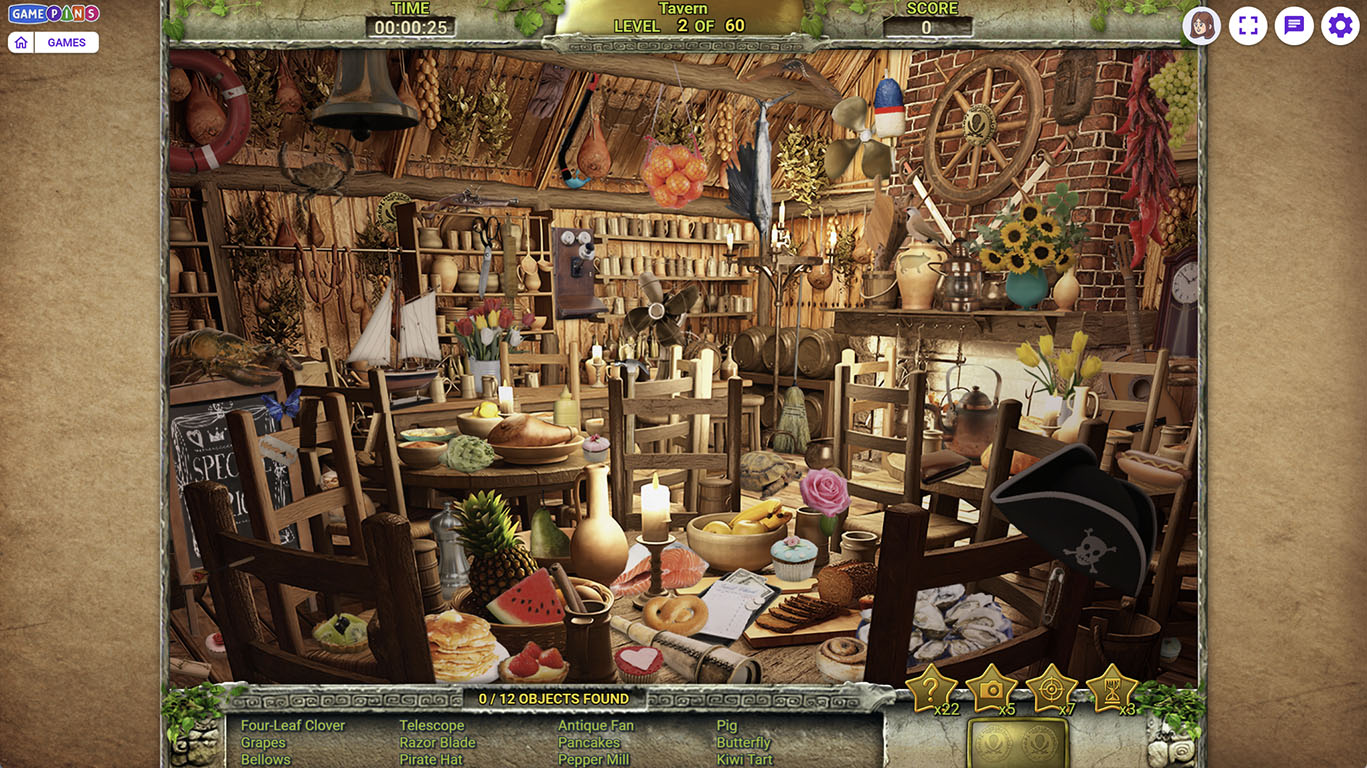Open the Games list
1367x768 pixels.
click(x=67, y=42)
